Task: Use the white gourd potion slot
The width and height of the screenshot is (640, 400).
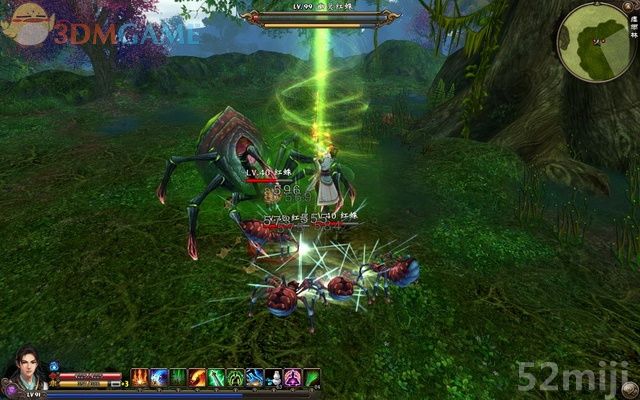Action: tap(273, 377)
